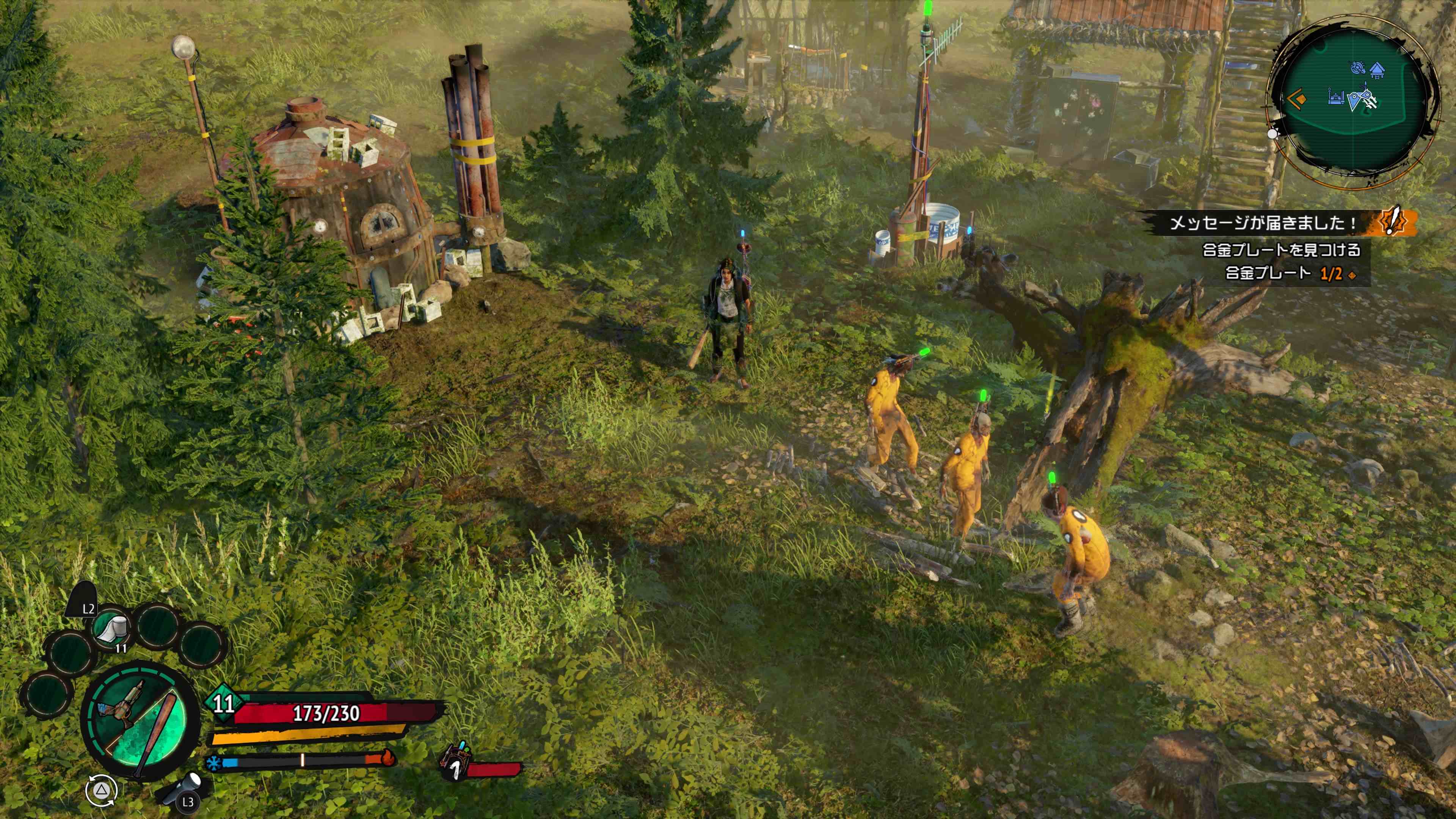Screen dimensions: 1456x819
Task: Select the companion portrait icon
Action: (455, 761)
